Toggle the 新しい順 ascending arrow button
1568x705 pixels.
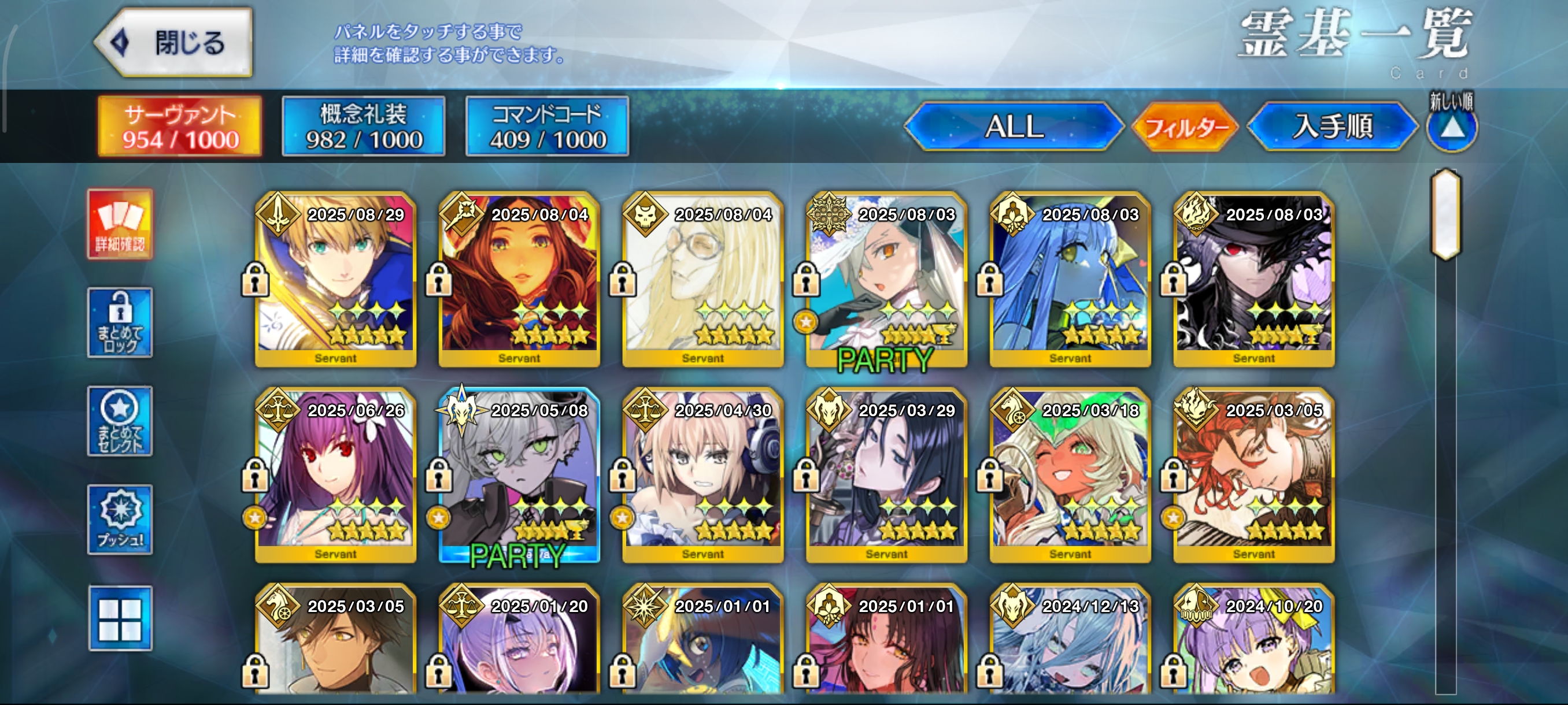1452,128
